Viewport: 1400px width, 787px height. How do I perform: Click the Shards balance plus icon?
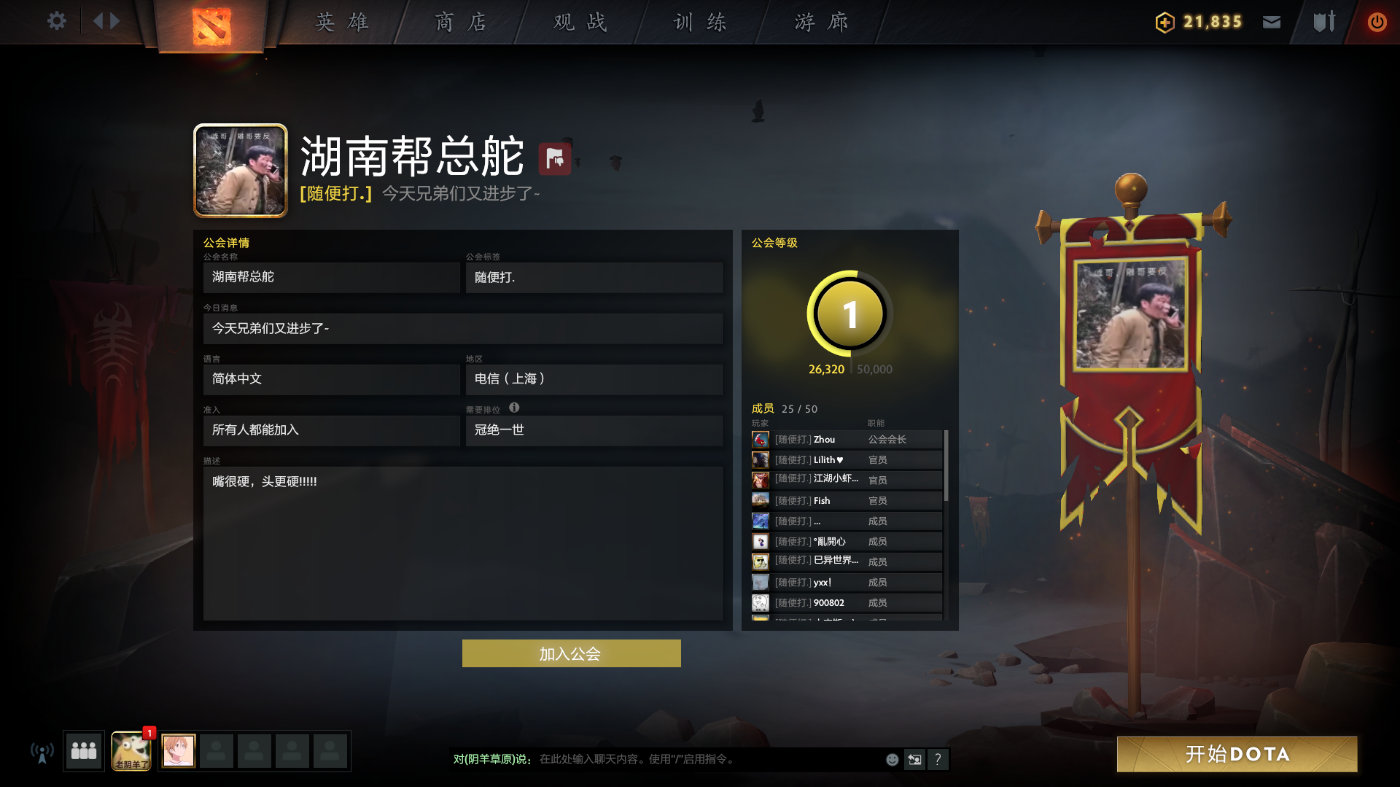point(1164,20)
